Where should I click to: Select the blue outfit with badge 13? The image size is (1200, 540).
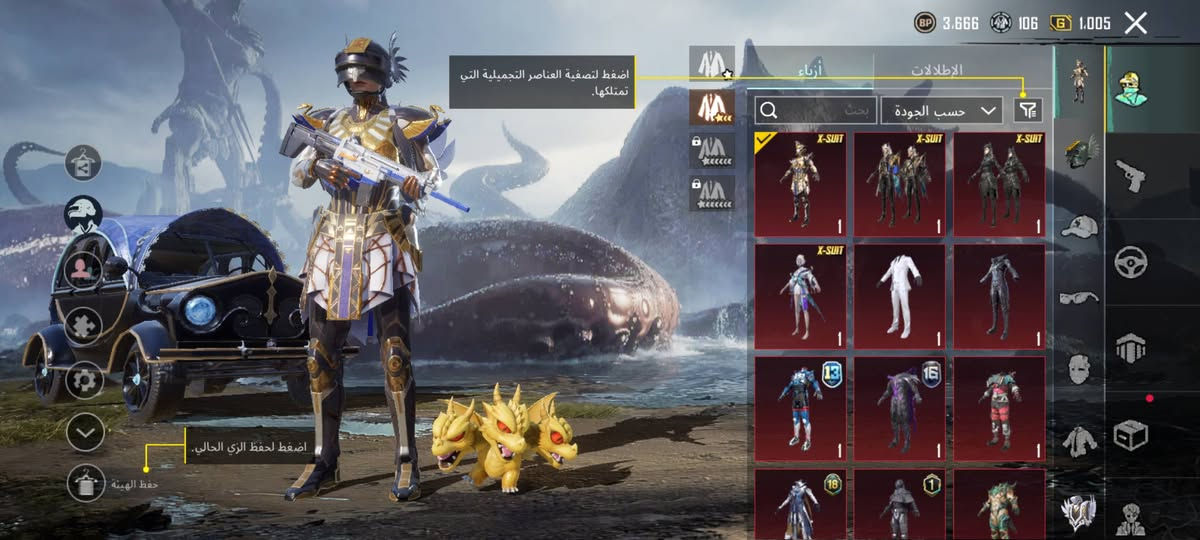800,408
